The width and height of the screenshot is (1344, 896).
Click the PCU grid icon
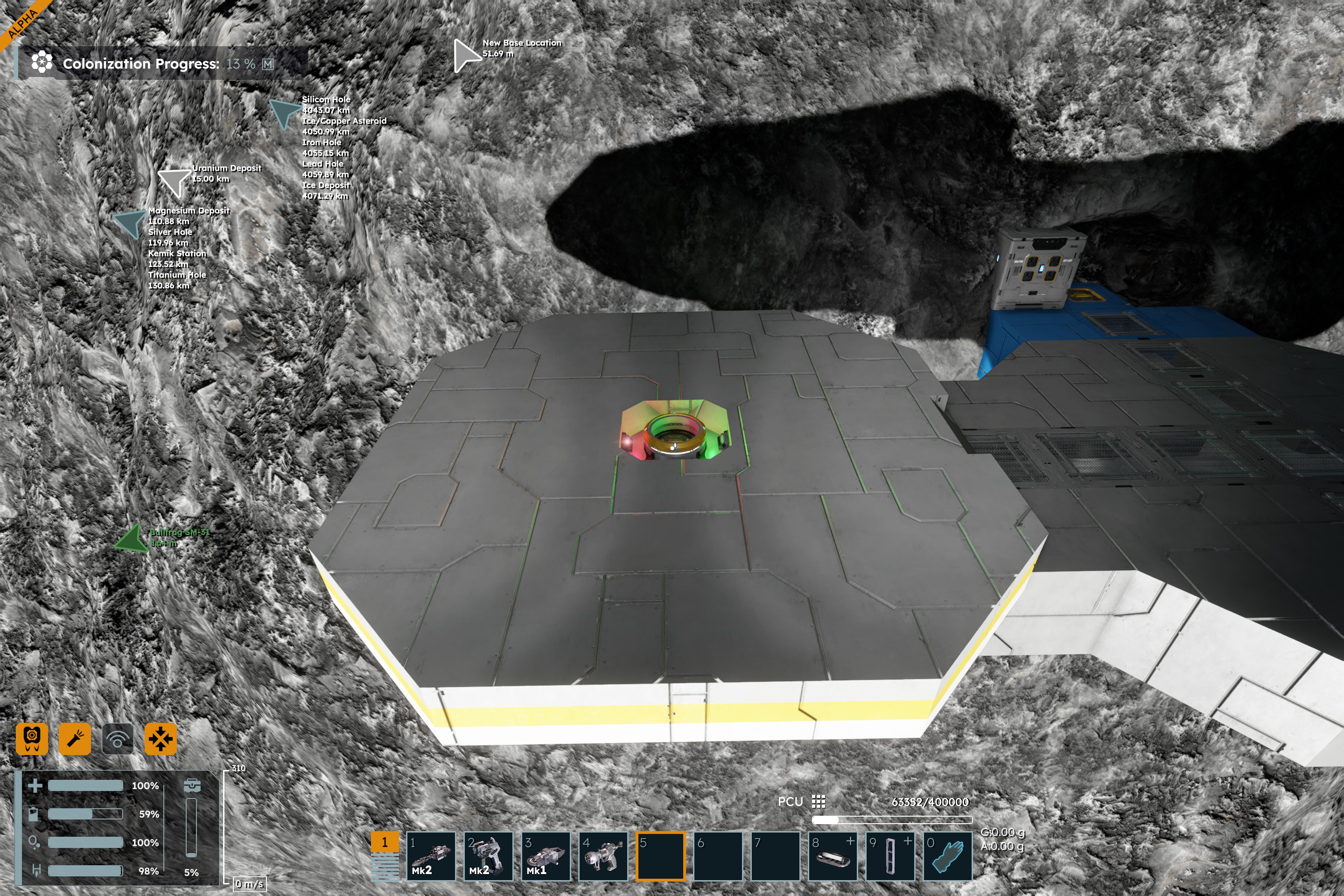818,802
